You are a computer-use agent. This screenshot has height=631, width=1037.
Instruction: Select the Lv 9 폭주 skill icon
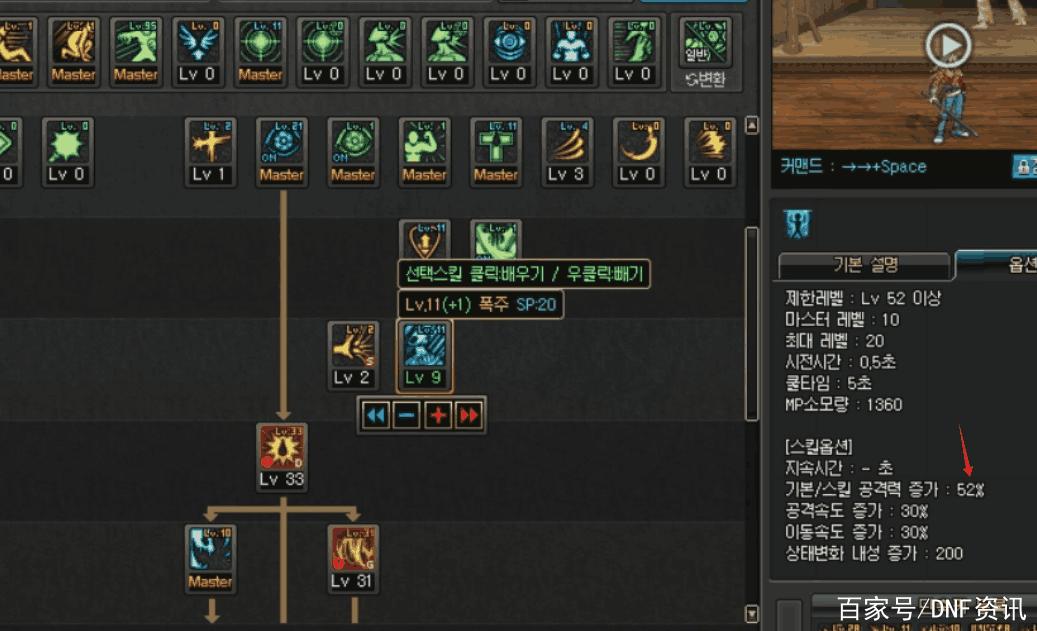(424, 348)
